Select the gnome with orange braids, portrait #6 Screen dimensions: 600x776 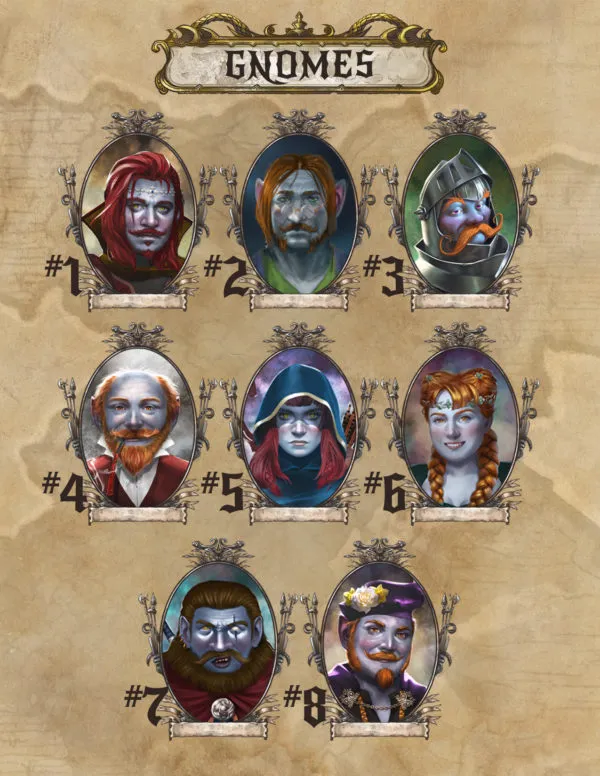(460, 428)
